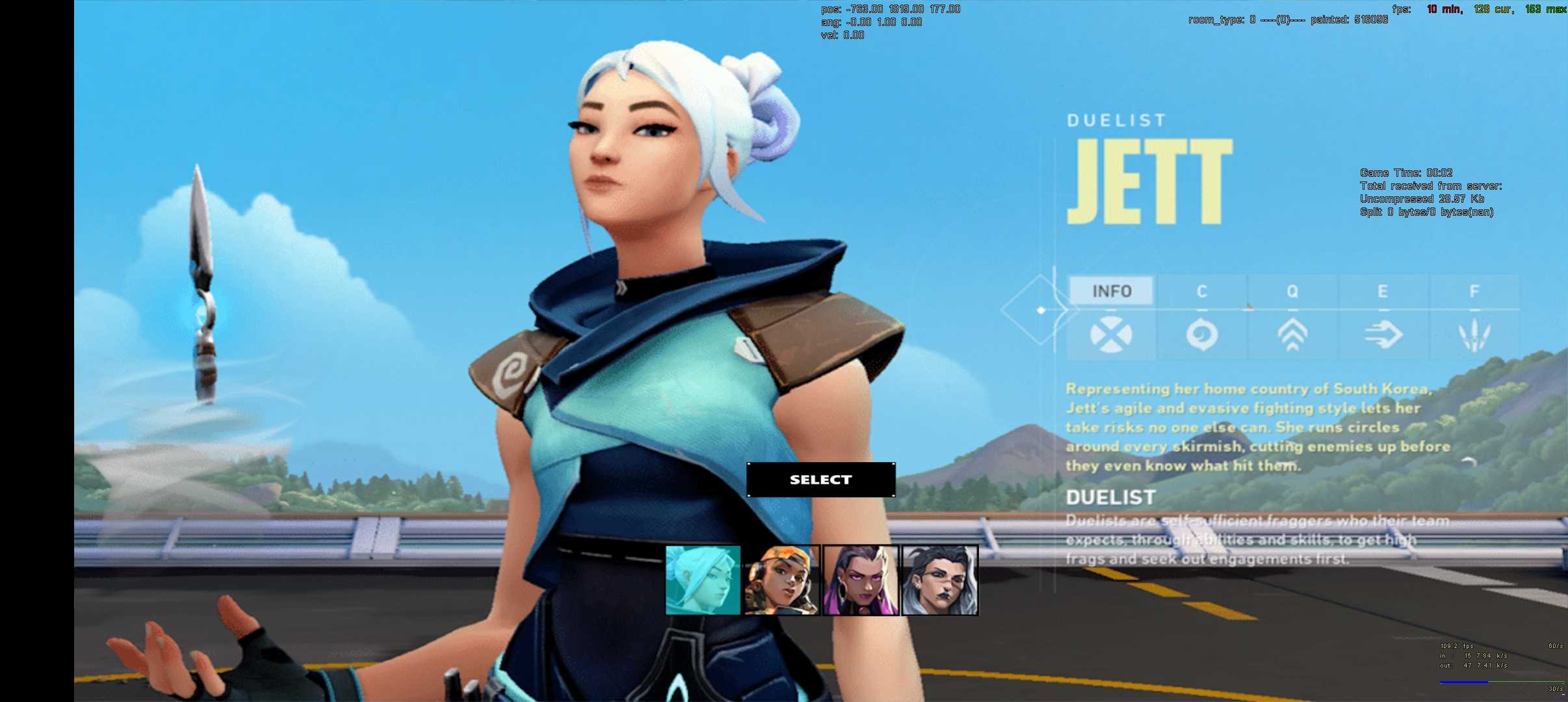Click the duelist crossed-swords role icon
Screen dimensions: 1568x702
tap(1111, 335)
